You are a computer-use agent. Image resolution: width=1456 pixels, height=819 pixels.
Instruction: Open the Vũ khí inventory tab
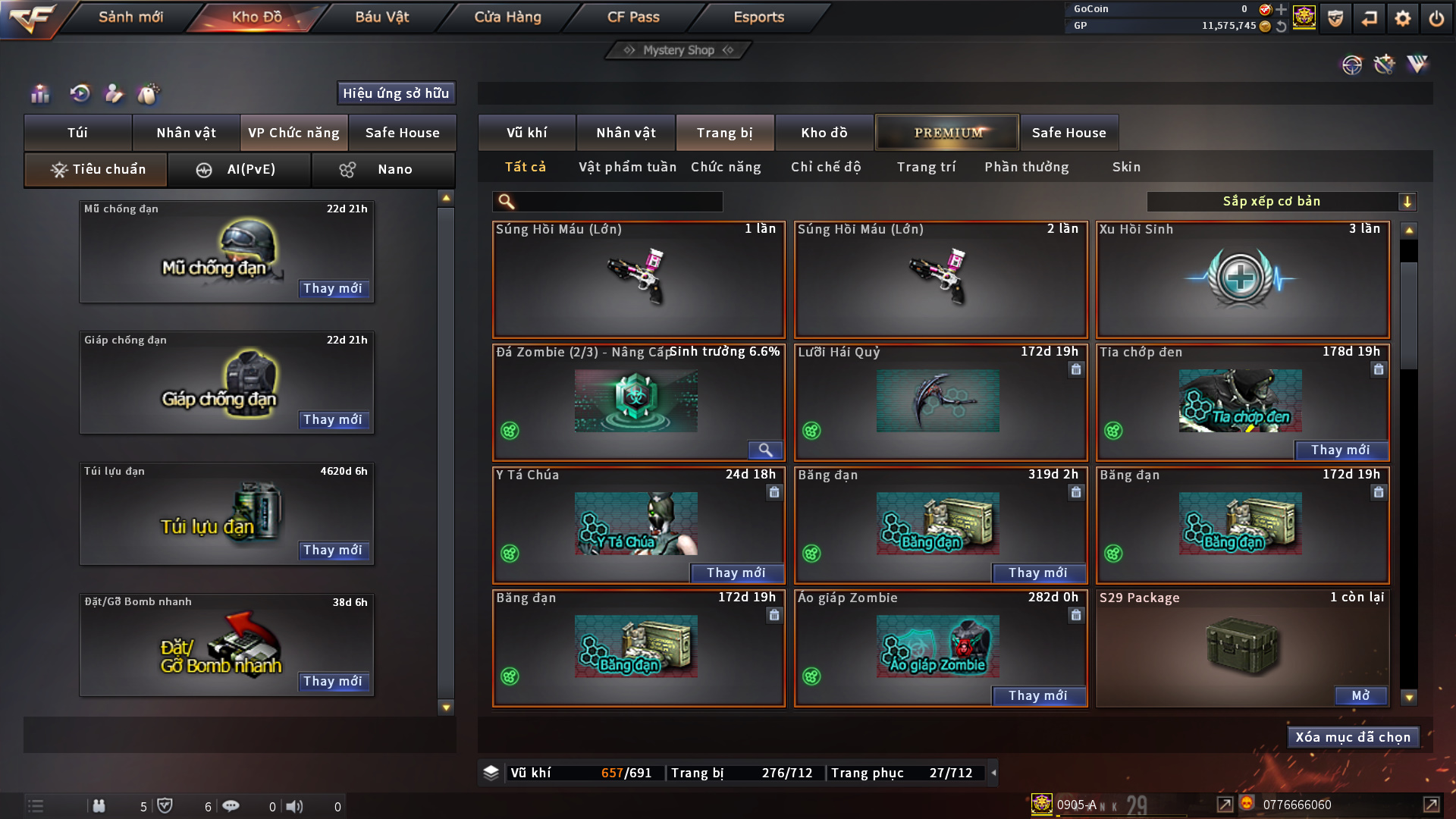(526, 133)
